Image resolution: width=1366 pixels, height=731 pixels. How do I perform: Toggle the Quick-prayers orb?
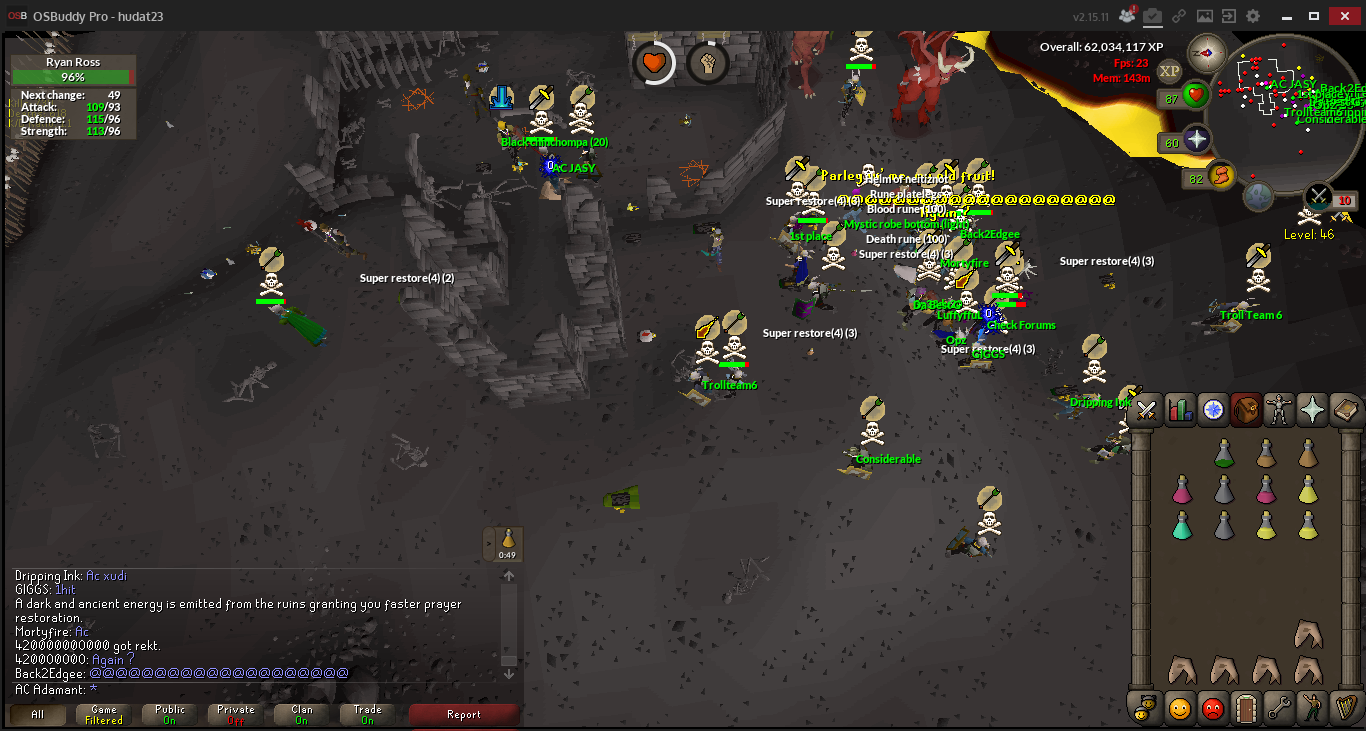(1195, 140)
